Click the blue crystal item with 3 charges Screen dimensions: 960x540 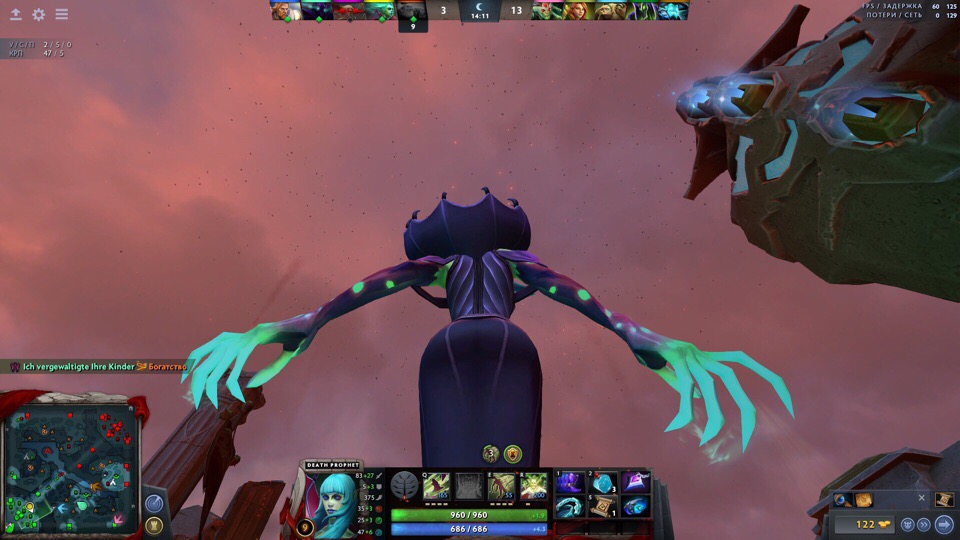click(x=604, y=482)
